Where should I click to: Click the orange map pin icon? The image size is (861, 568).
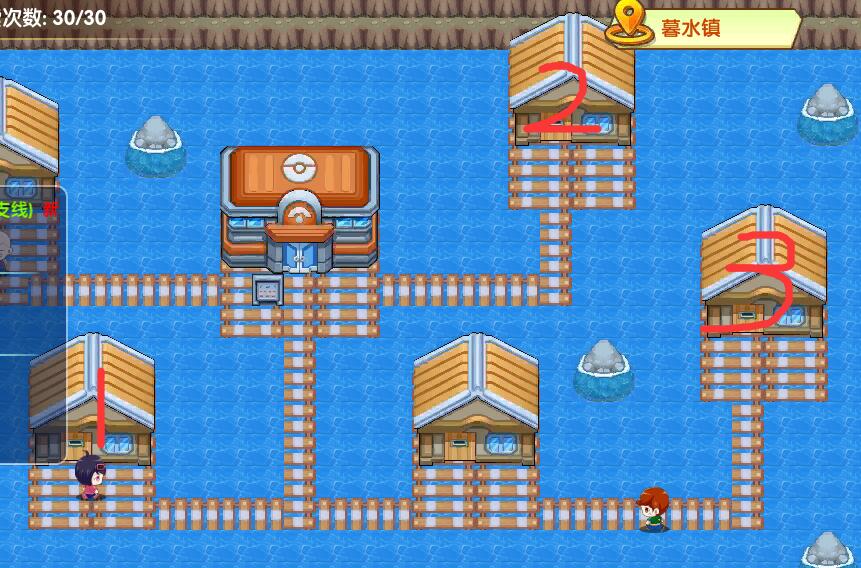click(629, 22)
